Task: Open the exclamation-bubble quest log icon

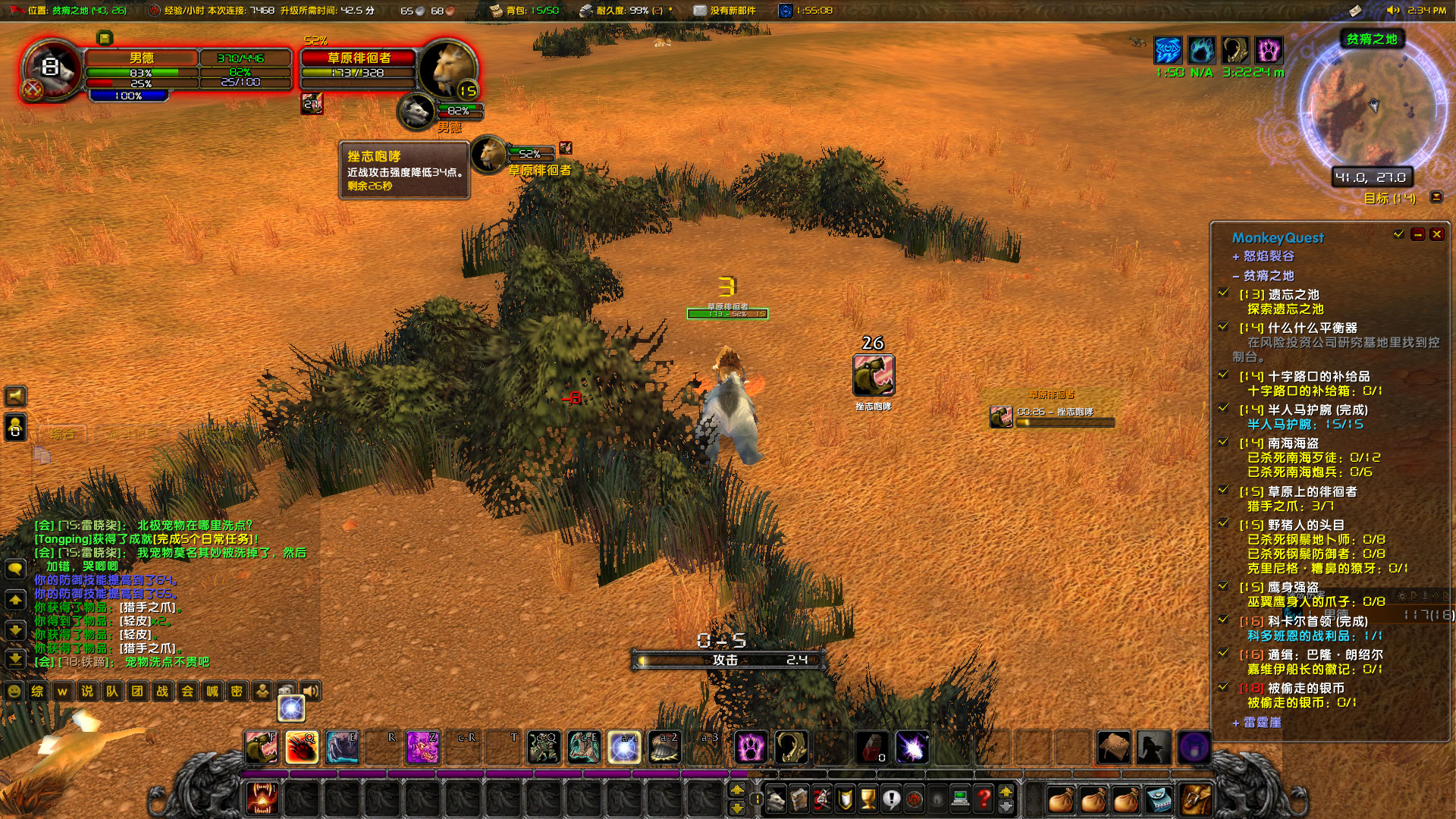Action: 893,799
